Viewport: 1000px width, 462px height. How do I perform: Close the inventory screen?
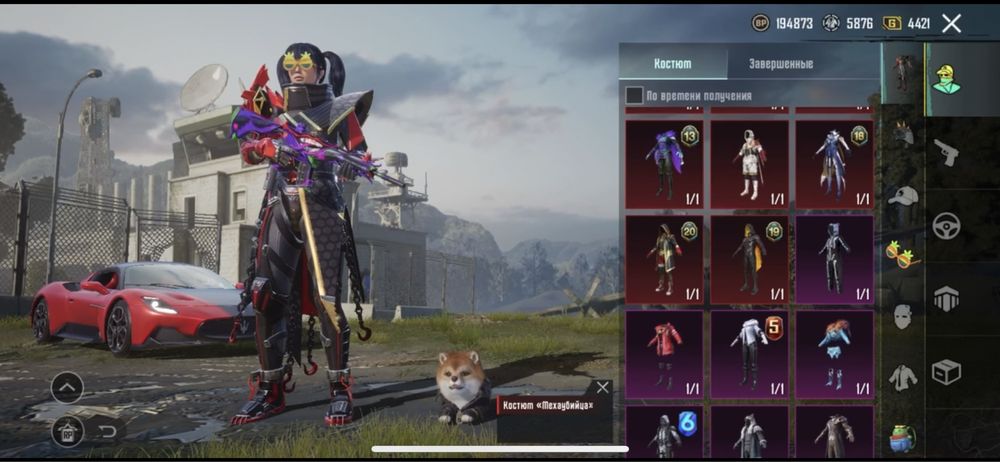tap(951, 23)
